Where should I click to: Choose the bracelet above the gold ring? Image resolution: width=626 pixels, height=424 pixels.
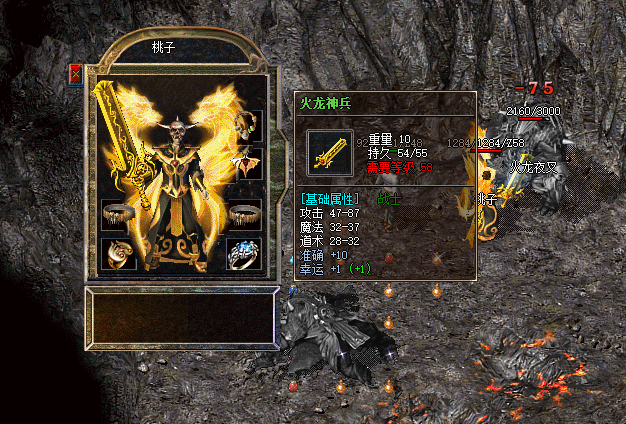click(118, 214)
